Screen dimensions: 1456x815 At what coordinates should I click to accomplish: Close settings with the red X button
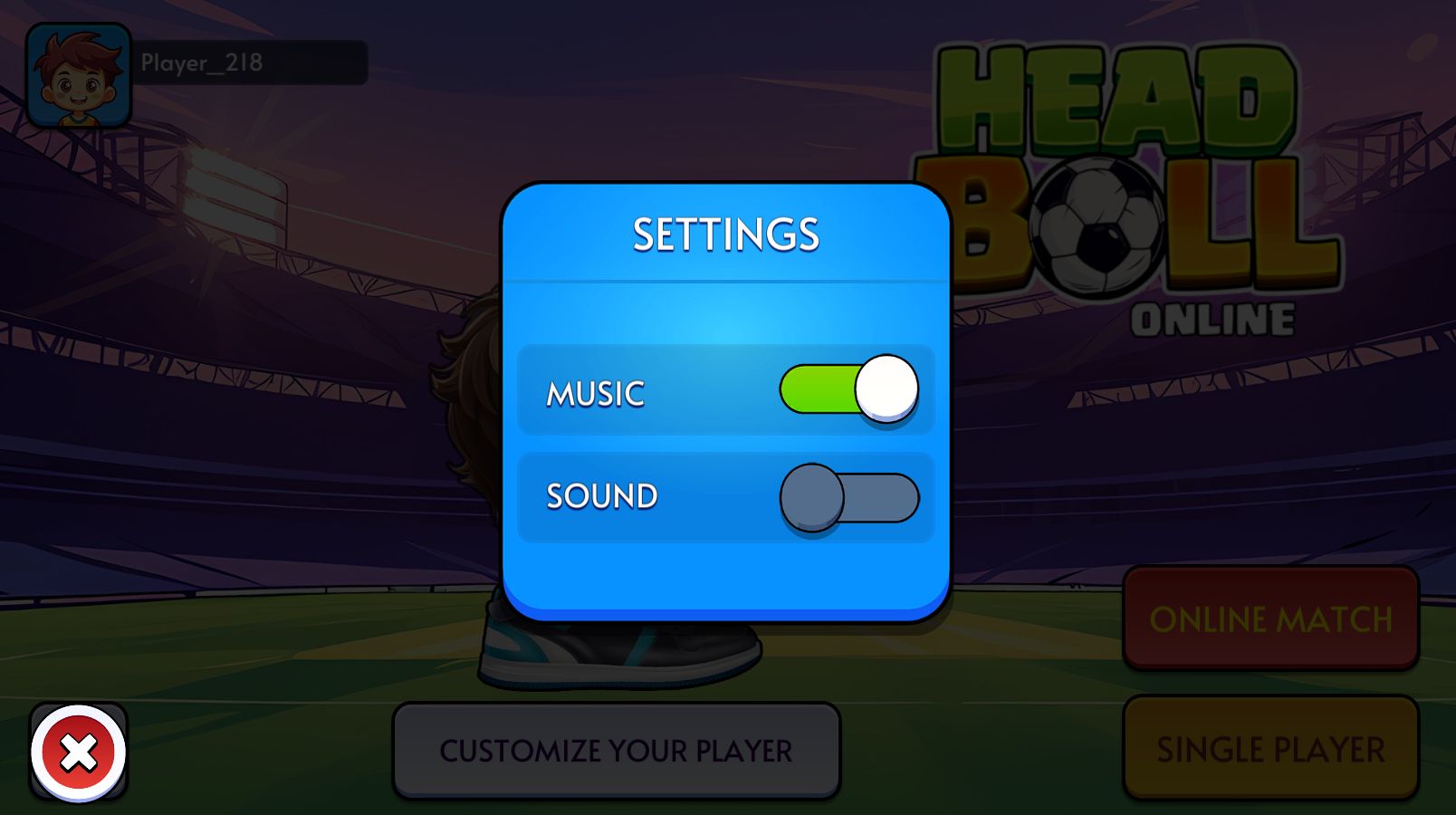tap(79, 753)
